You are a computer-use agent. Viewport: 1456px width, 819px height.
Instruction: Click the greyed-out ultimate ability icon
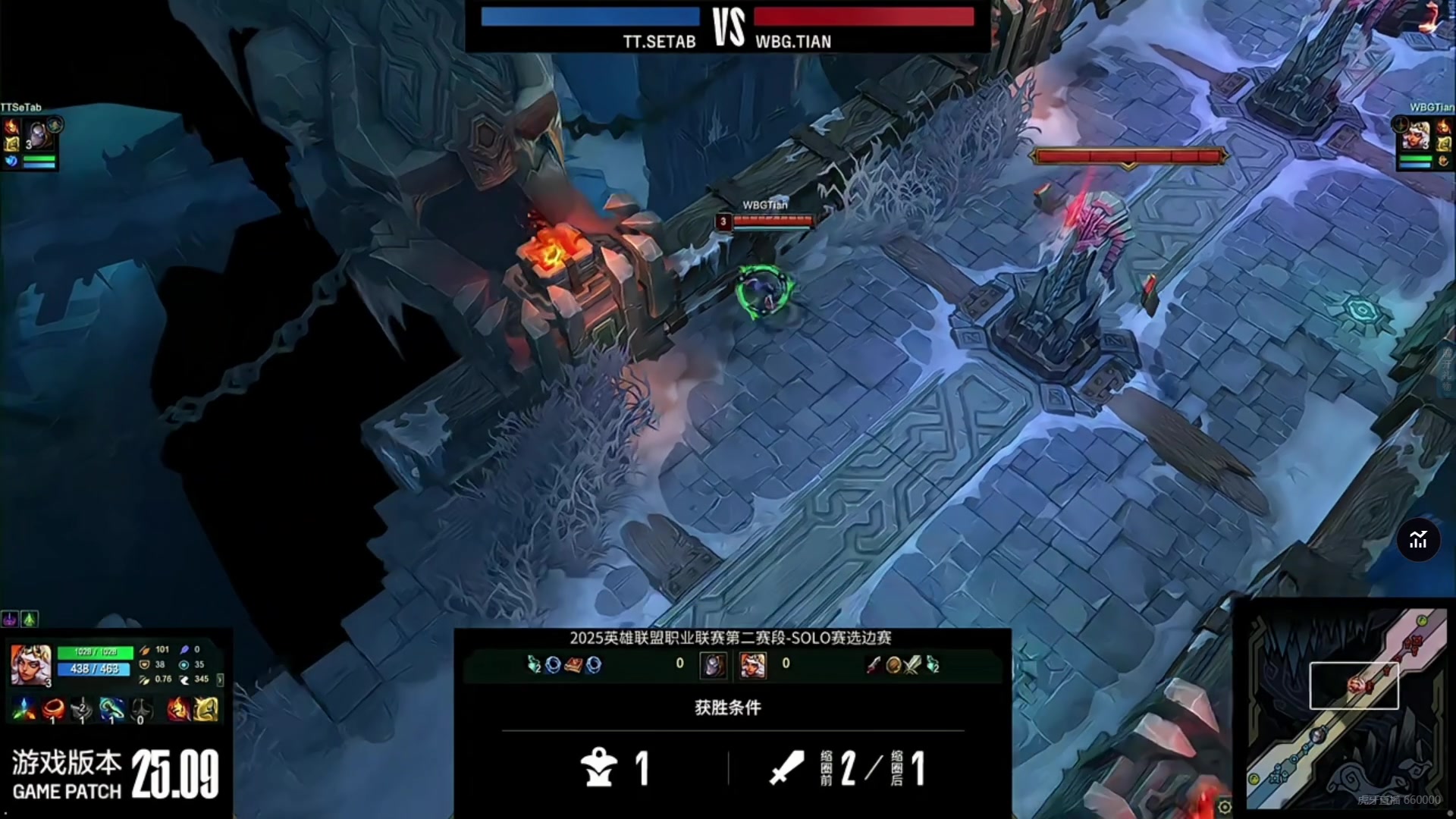click(141, 710)
